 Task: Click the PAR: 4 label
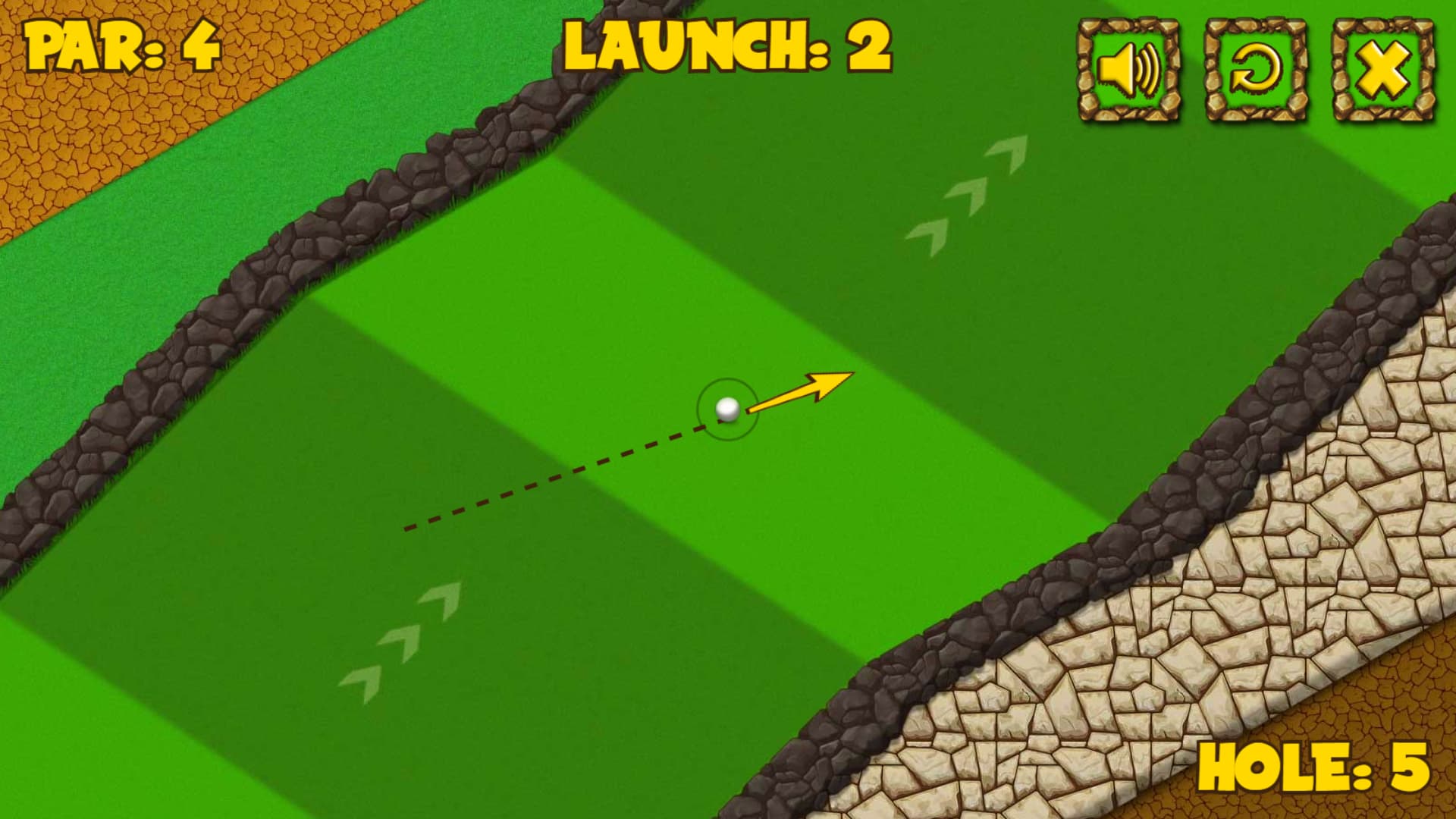tap(121, 47)
